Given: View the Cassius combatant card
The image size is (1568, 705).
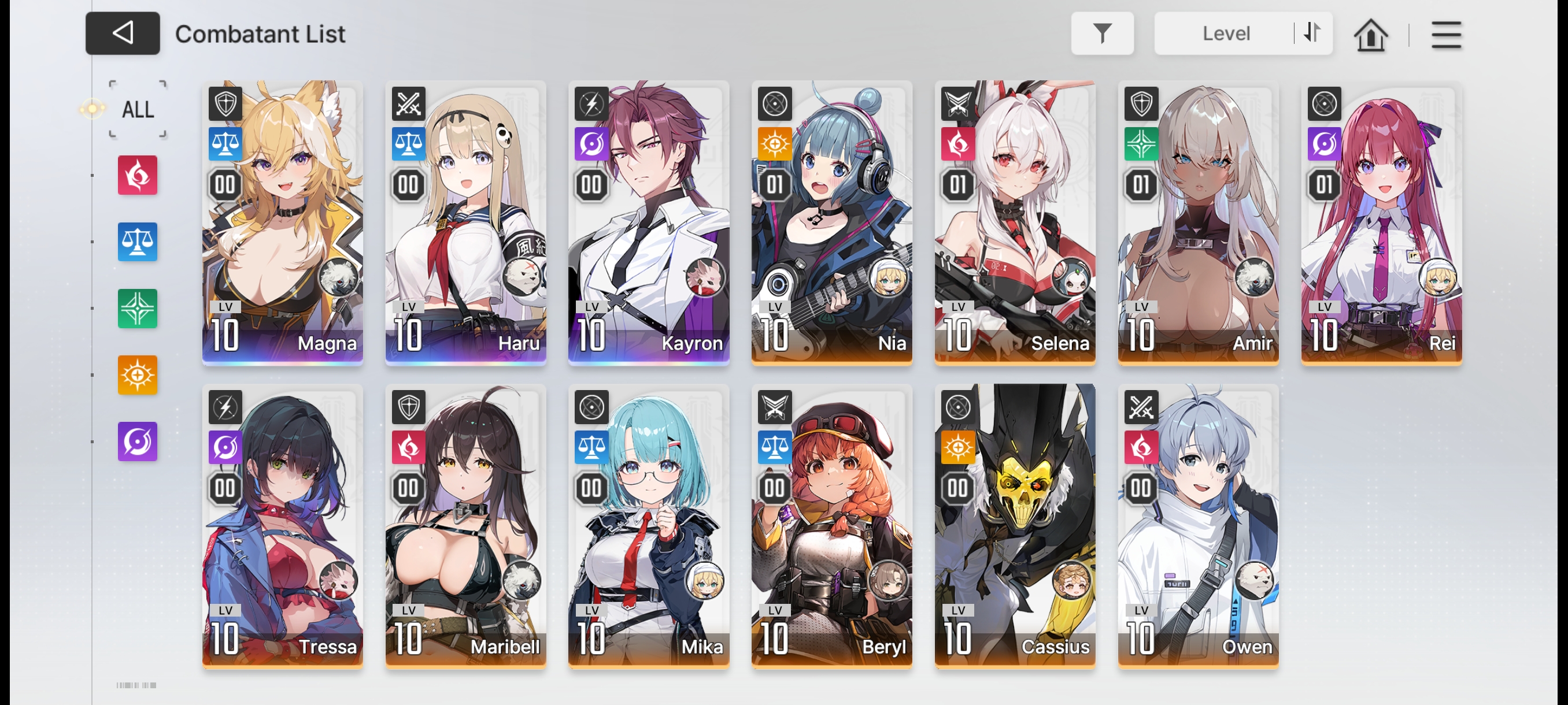Looking at the screenshot, I should tap(1015, 526).
